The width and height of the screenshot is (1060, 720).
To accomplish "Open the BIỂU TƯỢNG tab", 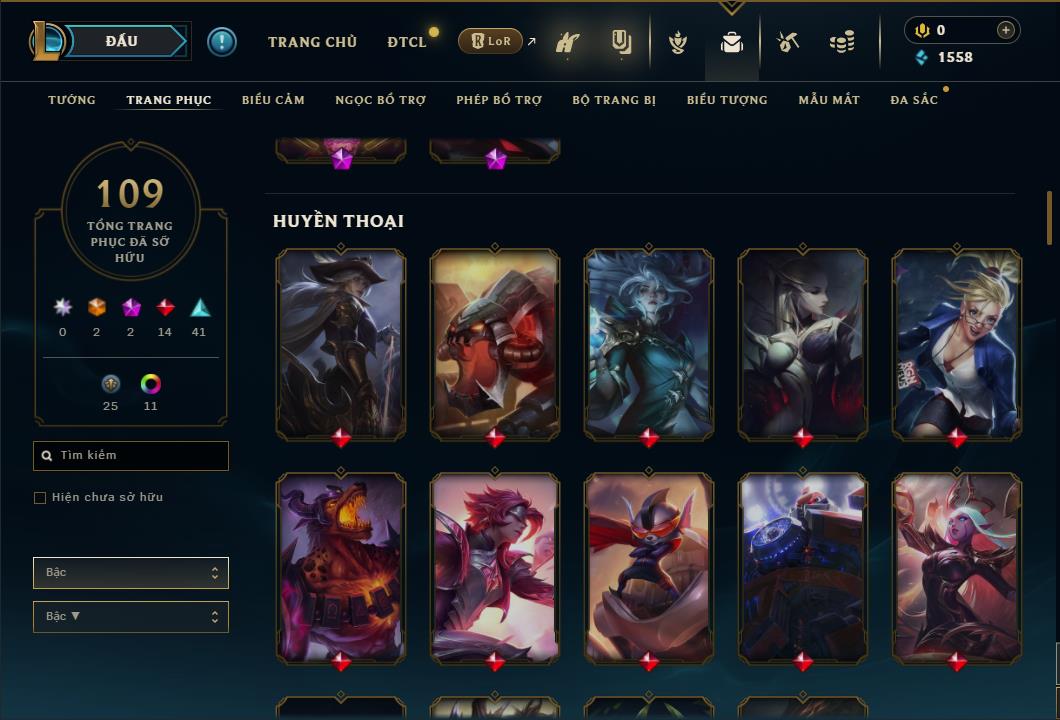I will pos(727,100).
